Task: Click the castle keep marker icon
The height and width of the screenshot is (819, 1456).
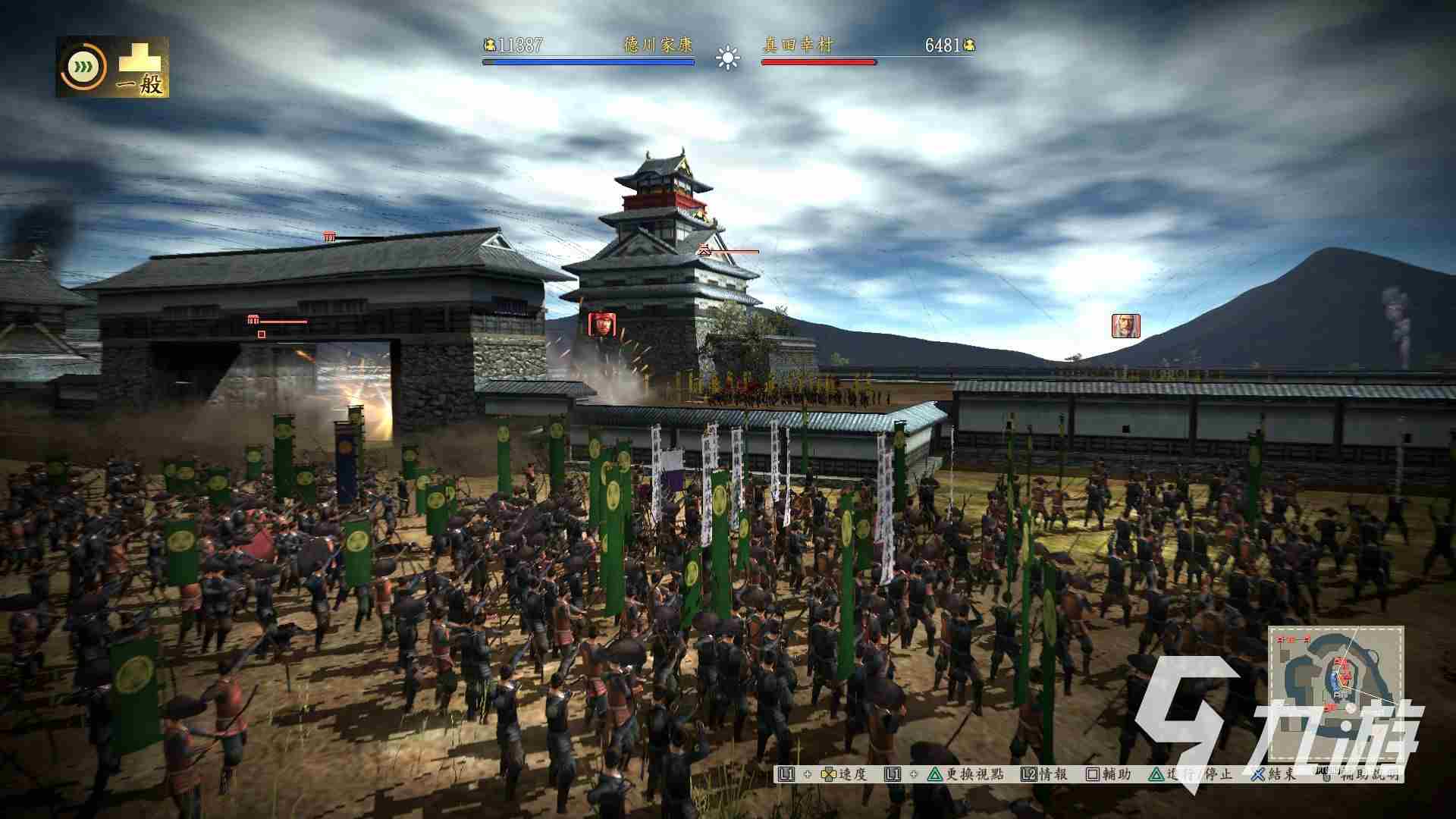Action: coord(704,250)
